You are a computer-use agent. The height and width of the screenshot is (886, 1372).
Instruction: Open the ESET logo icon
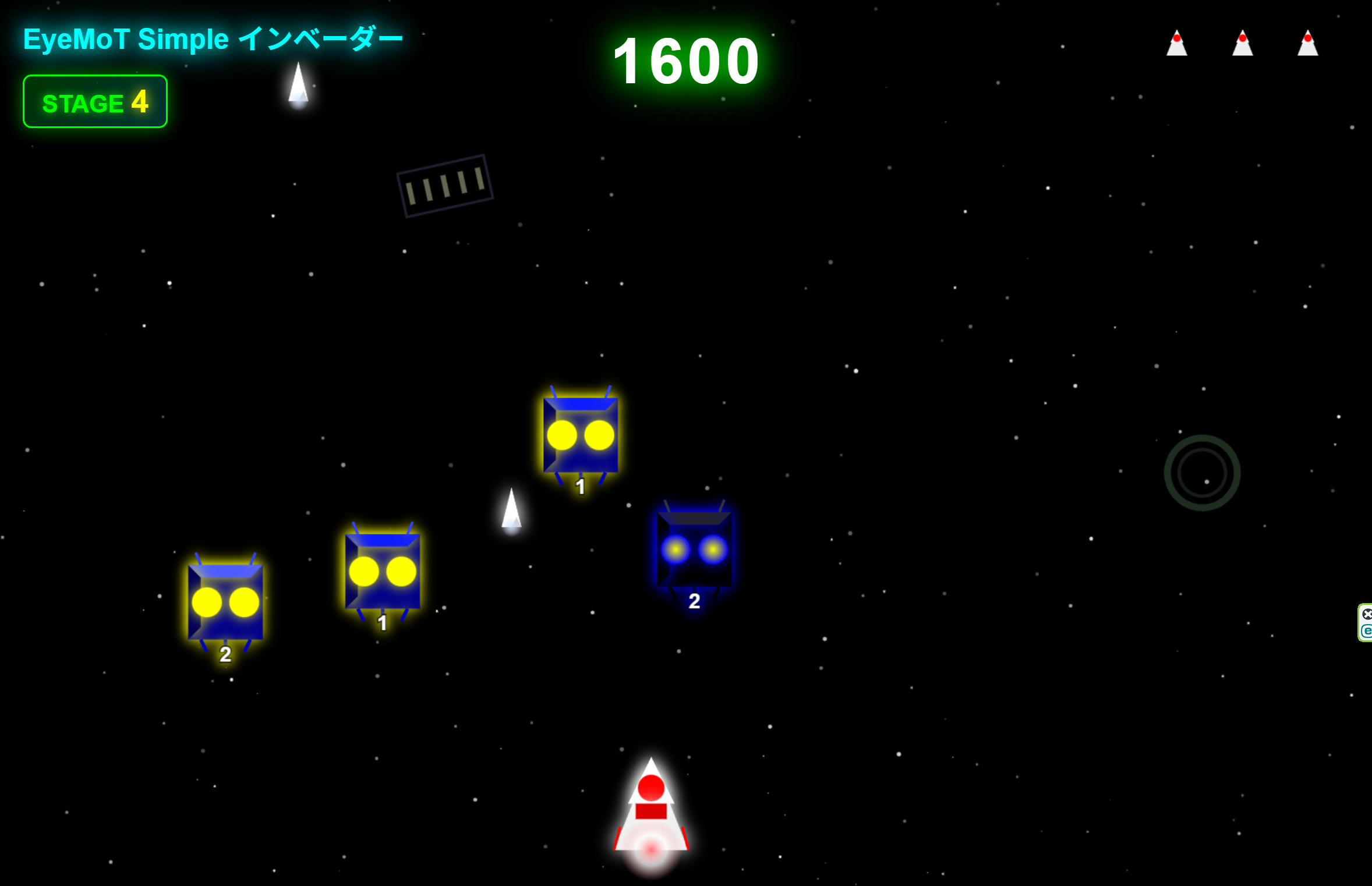[1367, 631]
